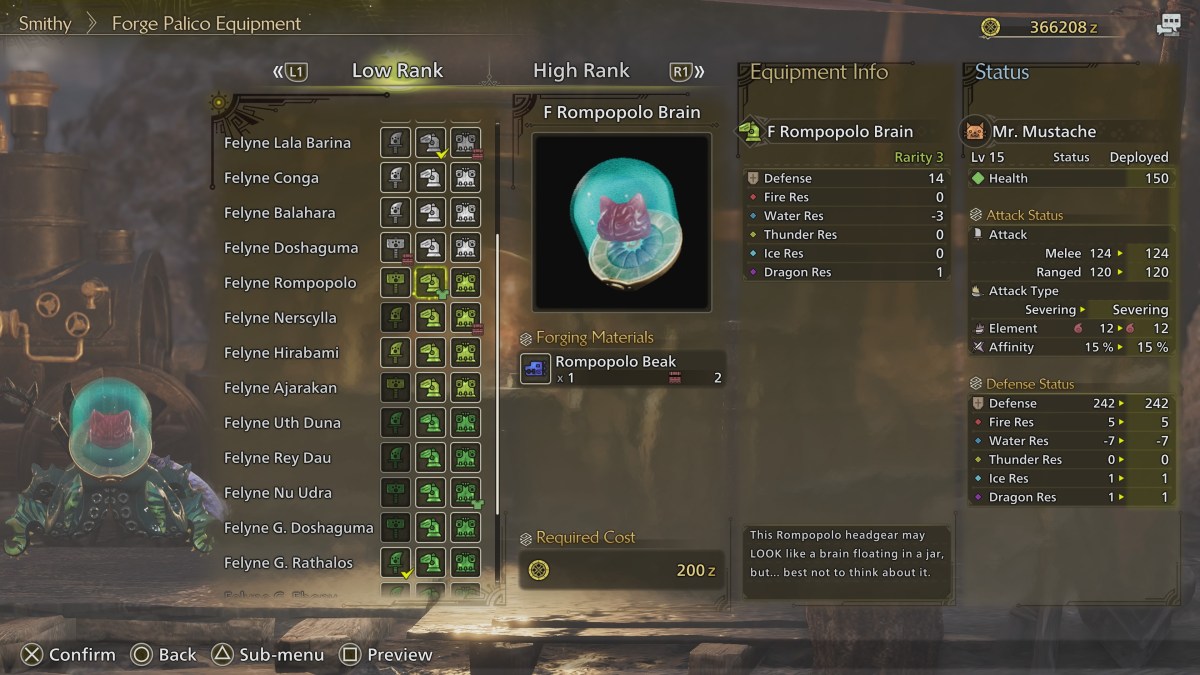Switch to the Low Rank tab
This screenshot has height=675, width=1200.
coord(397,71)
